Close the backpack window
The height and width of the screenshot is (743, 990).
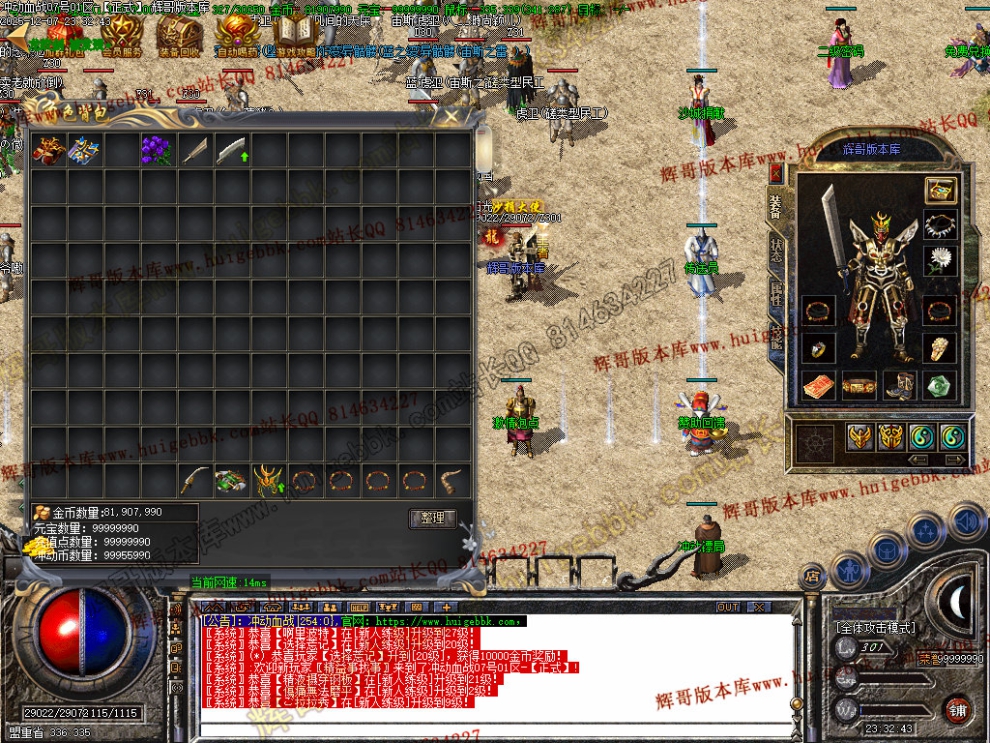coord(451,116)
